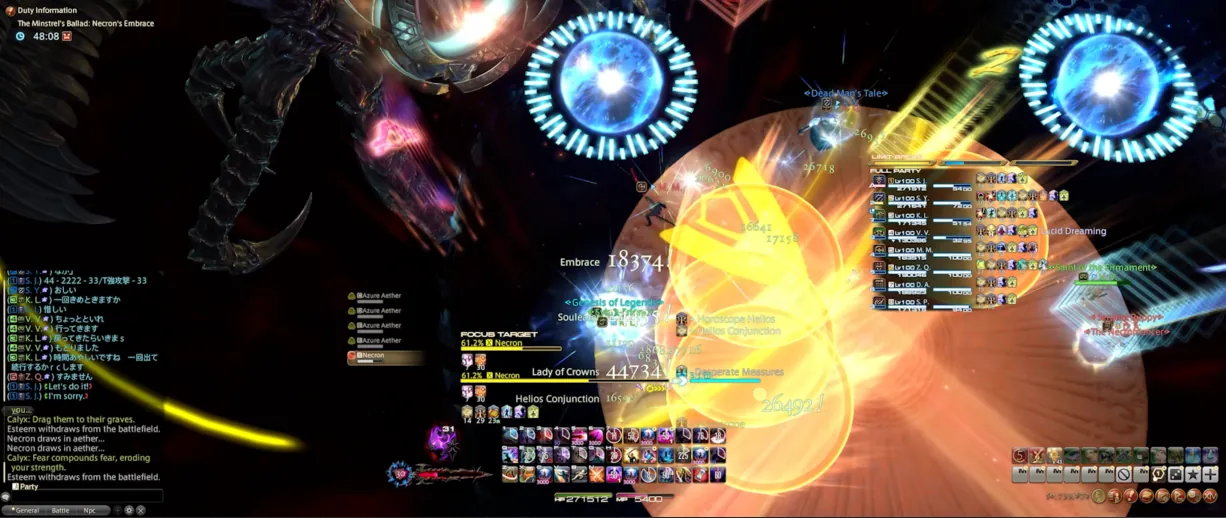Click the dice icon in bottom-right bar
This screenshot has height=518, width=1226.
1175,474
